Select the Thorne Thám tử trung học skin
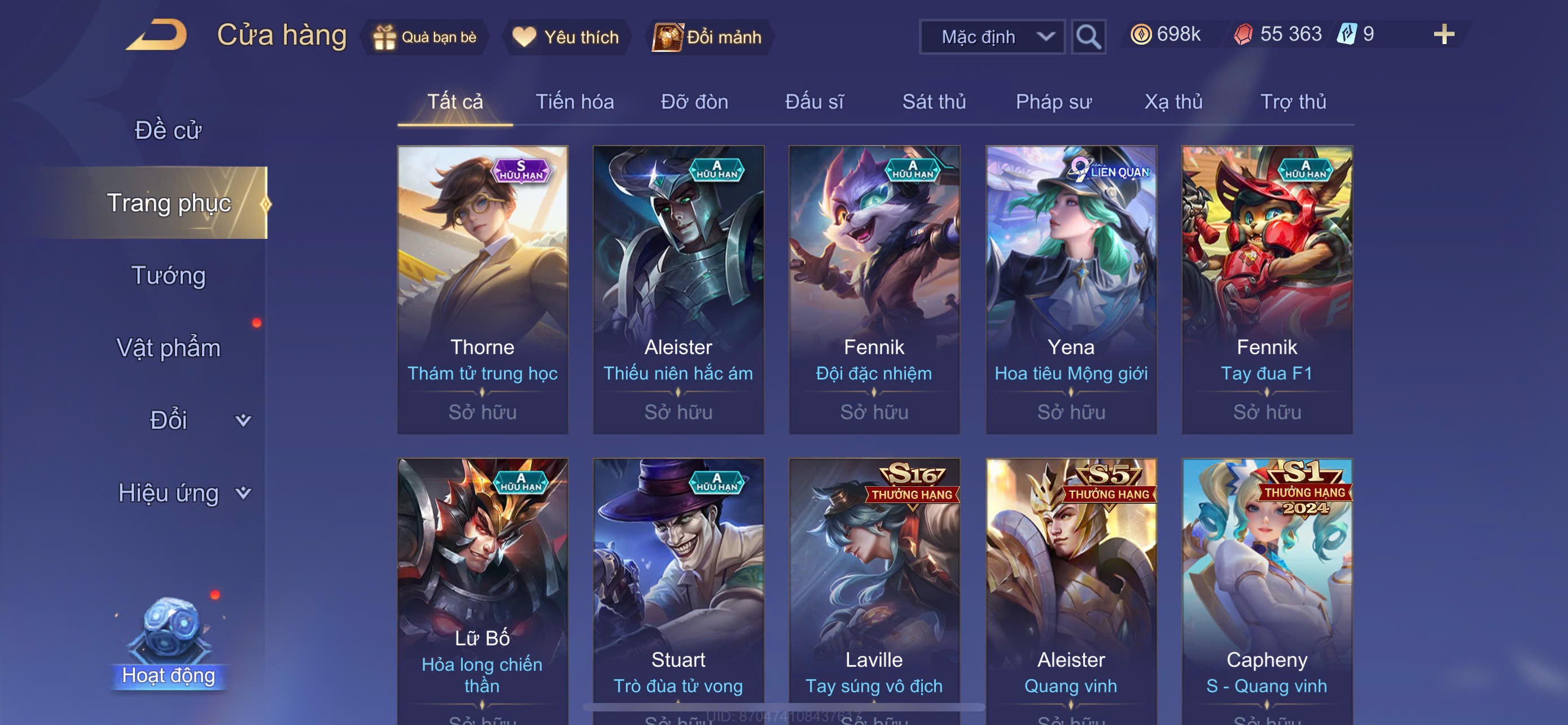 point(482,289)
